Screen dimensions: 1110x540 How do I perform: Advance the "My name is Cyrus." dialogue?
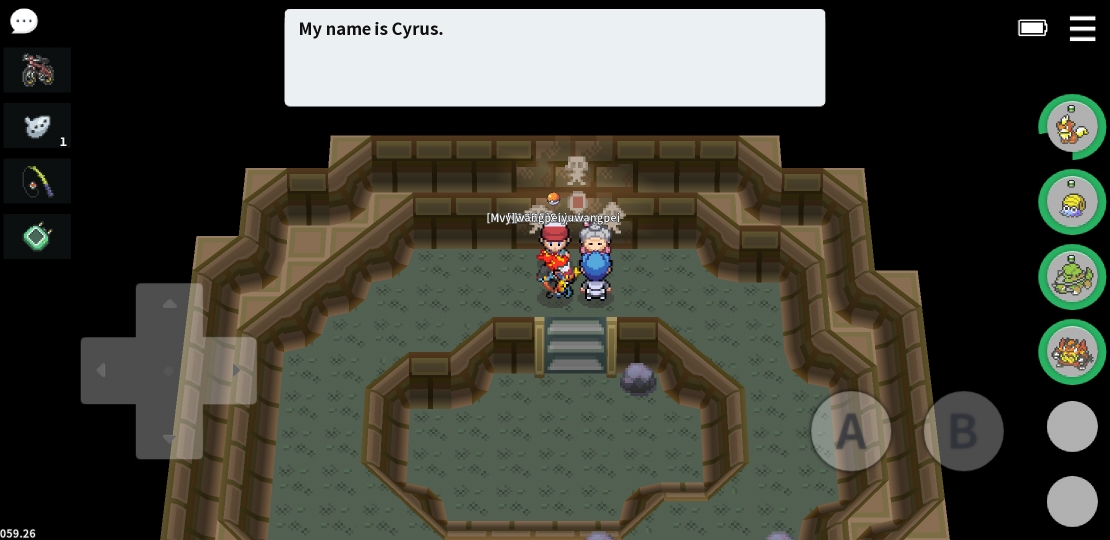click(x=554, y=58)
